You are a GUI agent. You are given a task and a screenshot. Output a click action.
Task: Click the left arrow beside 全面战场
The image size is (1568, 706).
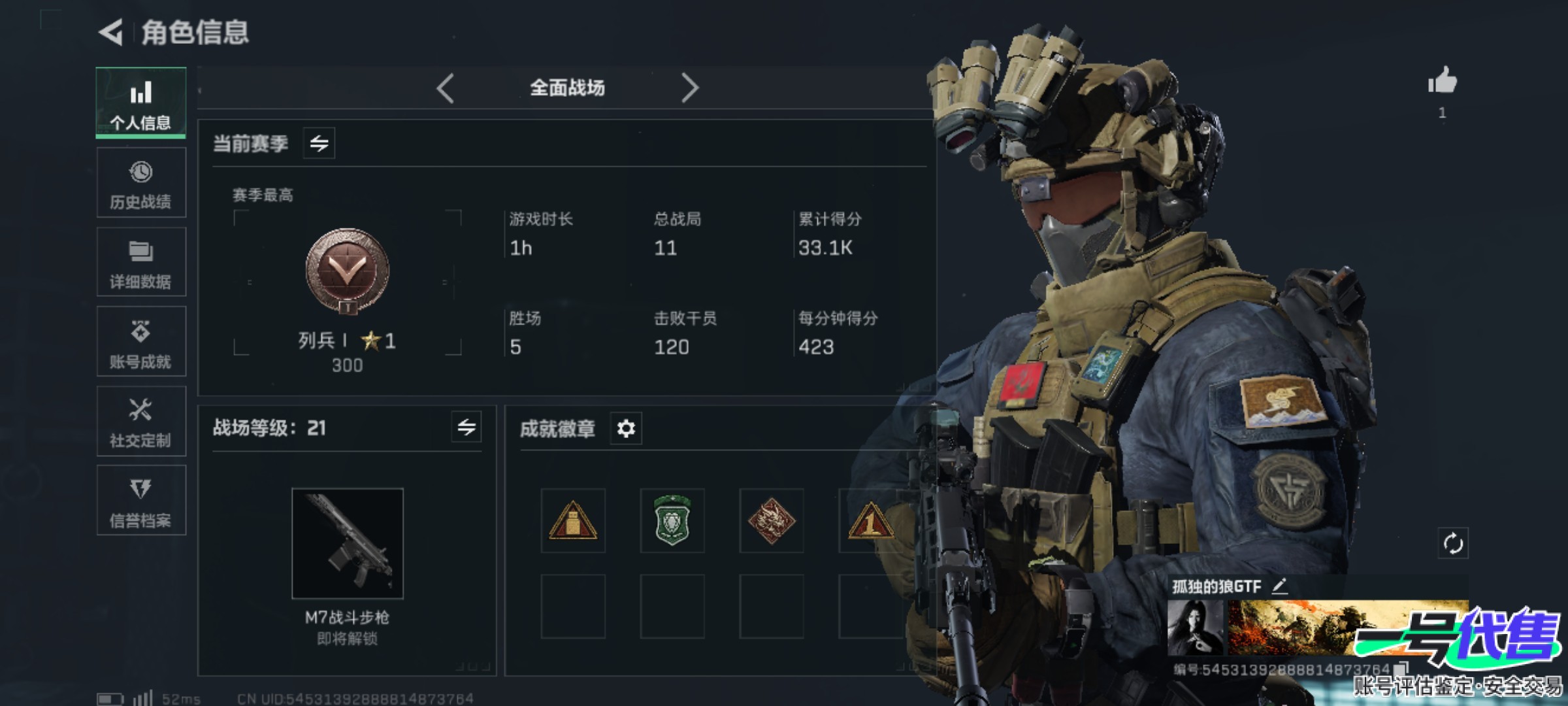446,88
